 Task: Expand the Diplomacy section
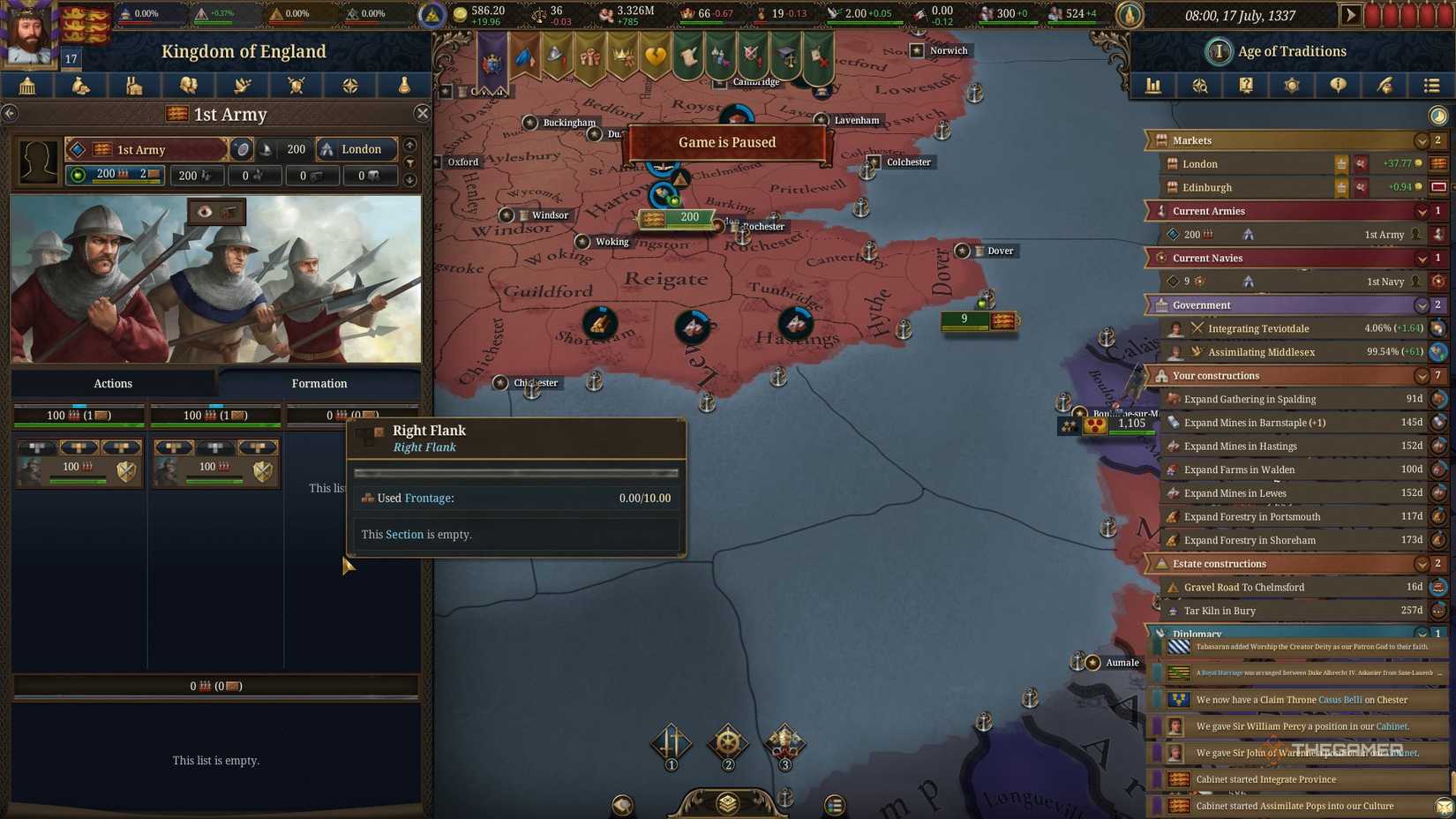[x=1421, y=634]
